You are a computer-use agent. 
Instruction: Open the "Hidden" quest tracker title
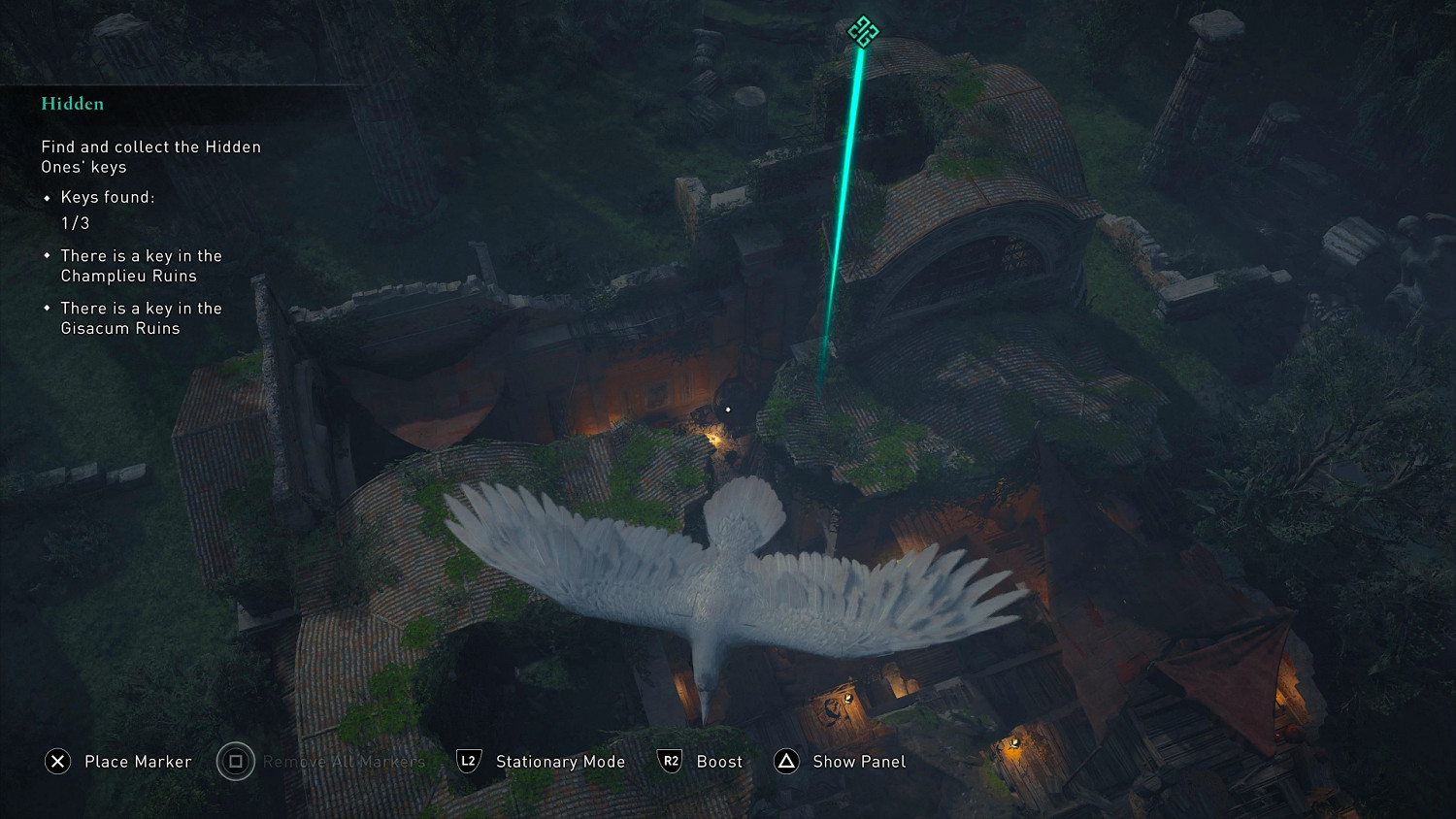[x=73, y=104]
